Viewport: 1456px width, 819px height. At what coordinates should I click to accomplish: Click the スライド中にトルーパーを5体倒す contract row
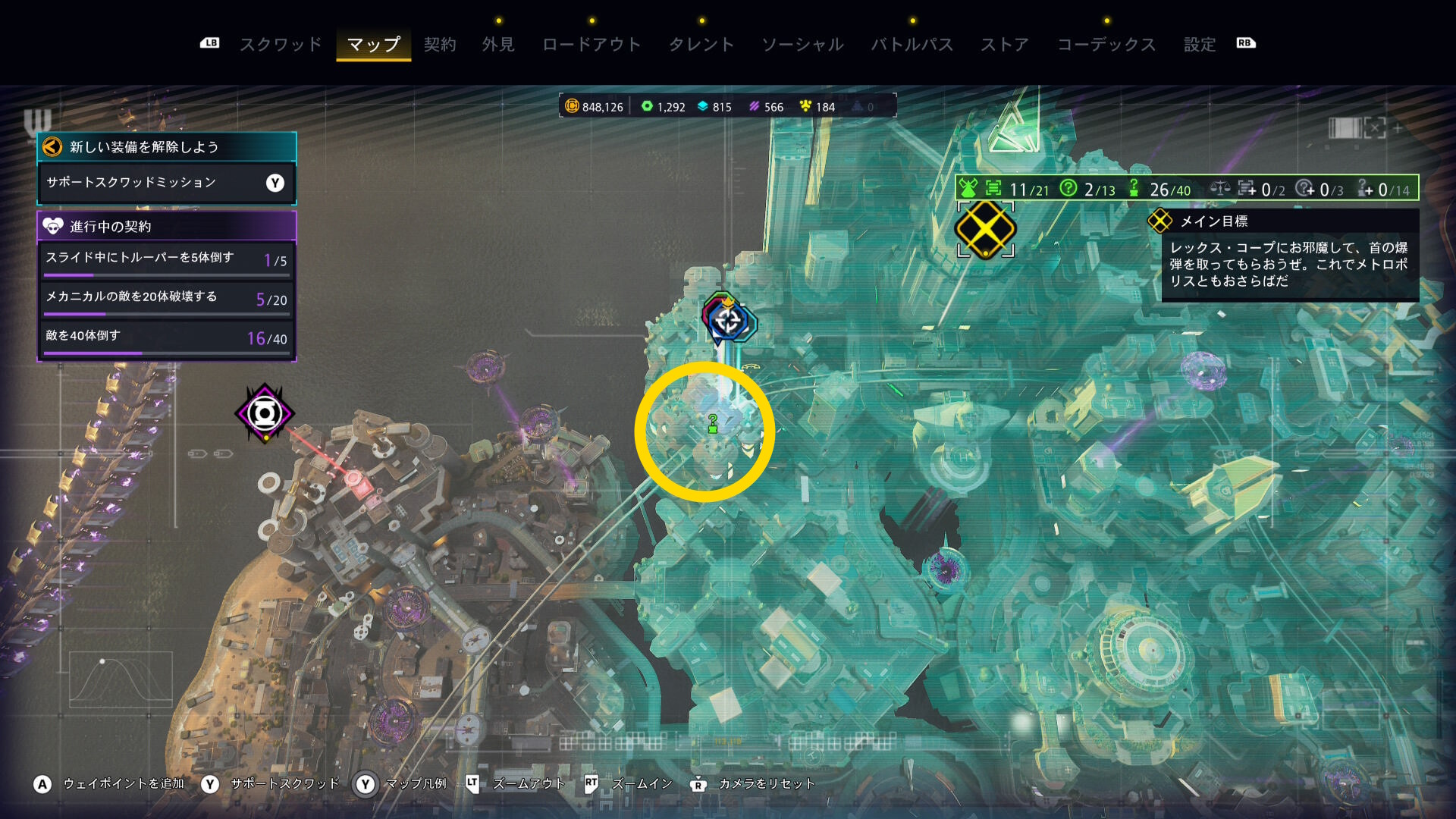[x=166, y=259]
